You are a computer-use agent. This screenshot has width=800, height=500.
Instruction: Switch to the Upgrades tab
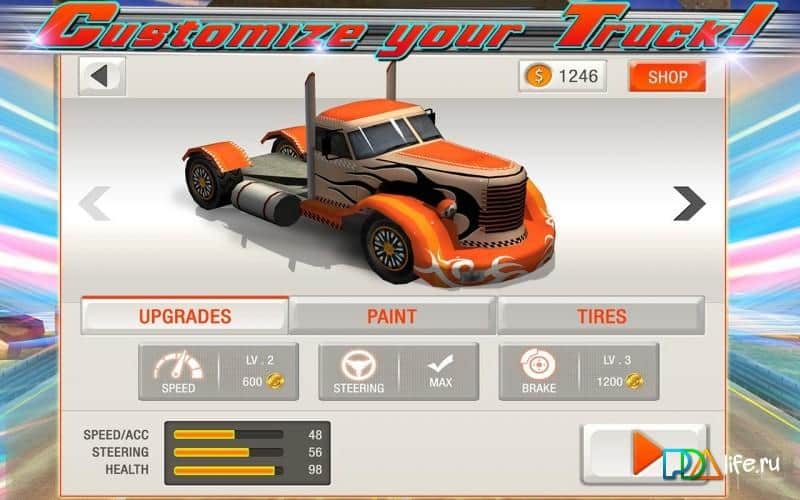pyautogui.click(x=184, y=316)
